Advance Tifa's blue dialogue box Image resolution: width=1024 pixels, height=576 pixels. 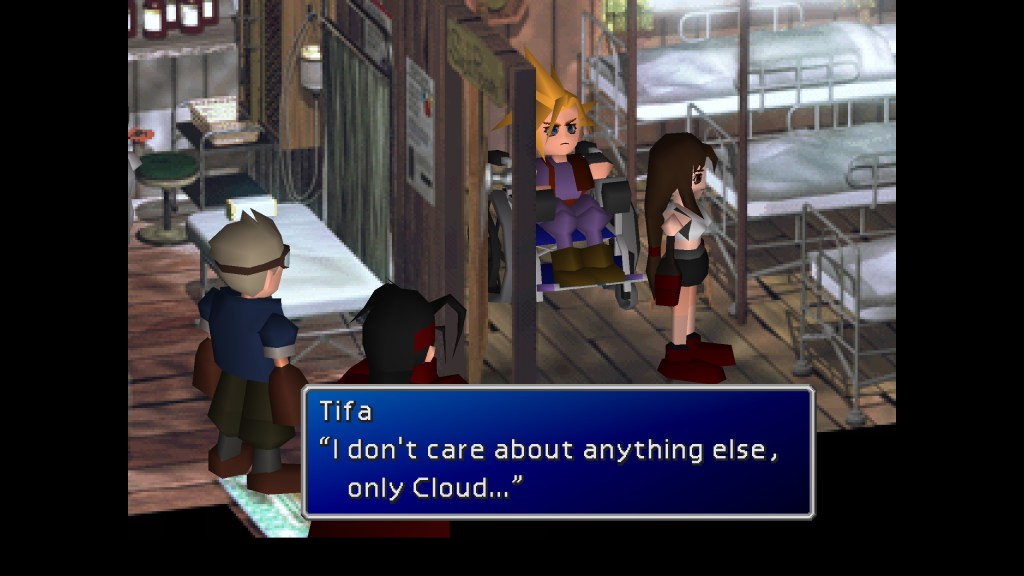[558, 452]
